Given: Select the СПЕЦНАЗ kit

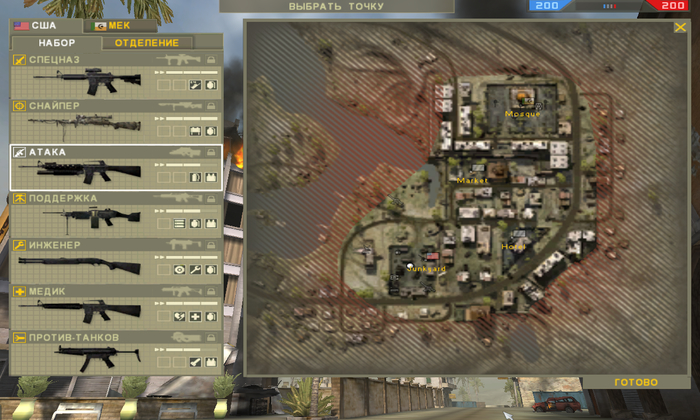Looking at the screenshot, I should [116, 76].
